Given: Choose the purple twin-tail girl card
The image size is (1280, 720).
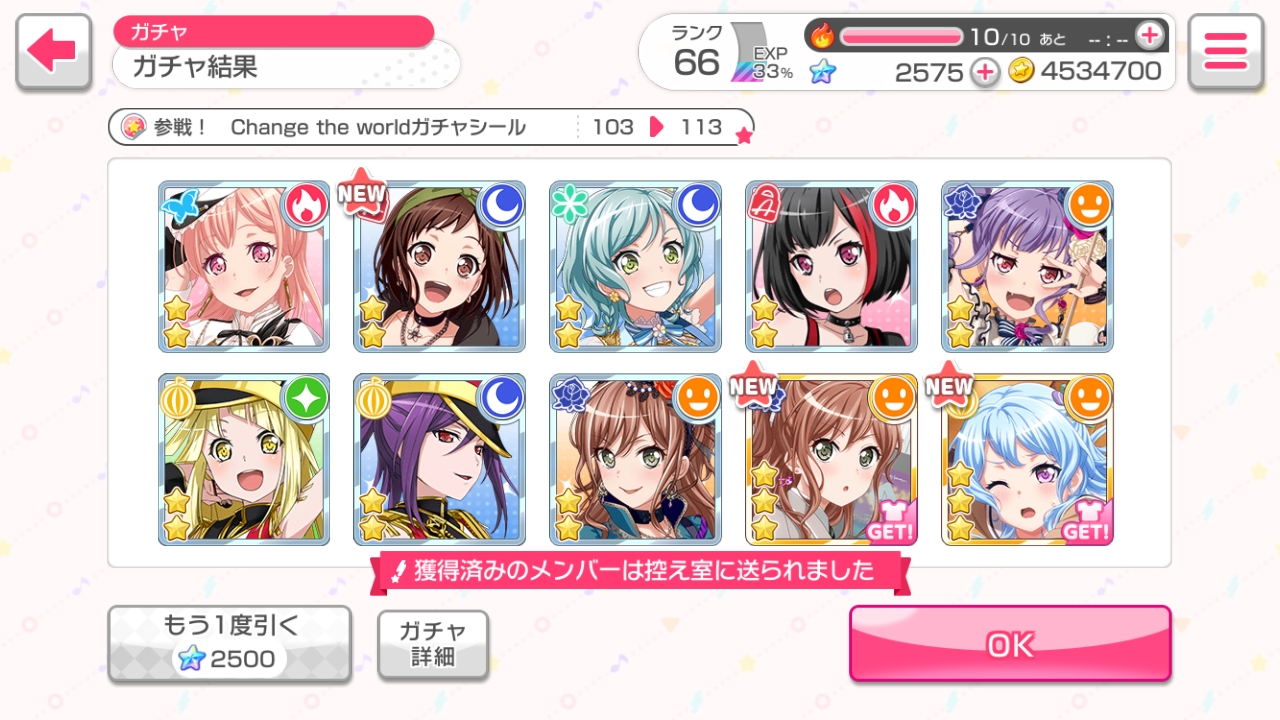Looking at the screenshot, I should click(x=1027, y=266).
